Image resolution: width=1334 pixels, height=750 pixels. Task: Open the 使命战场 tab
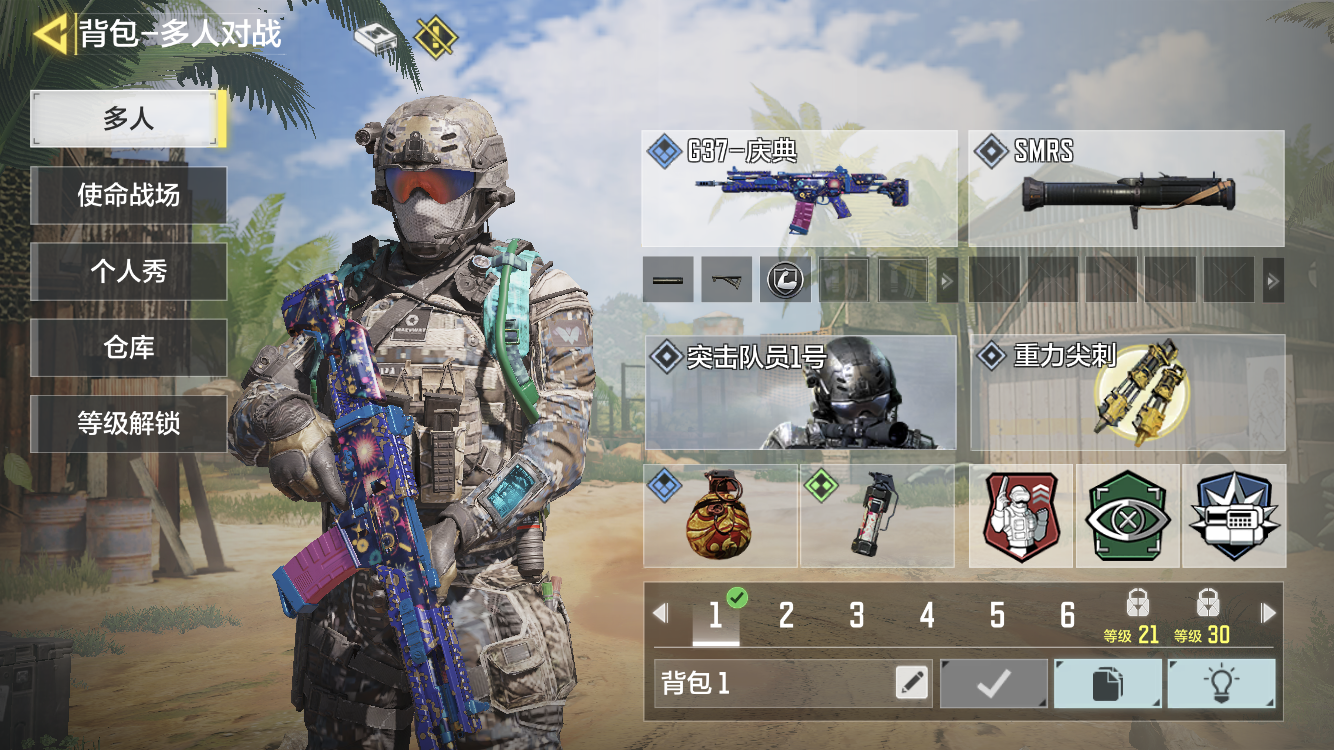click(128, 195)
